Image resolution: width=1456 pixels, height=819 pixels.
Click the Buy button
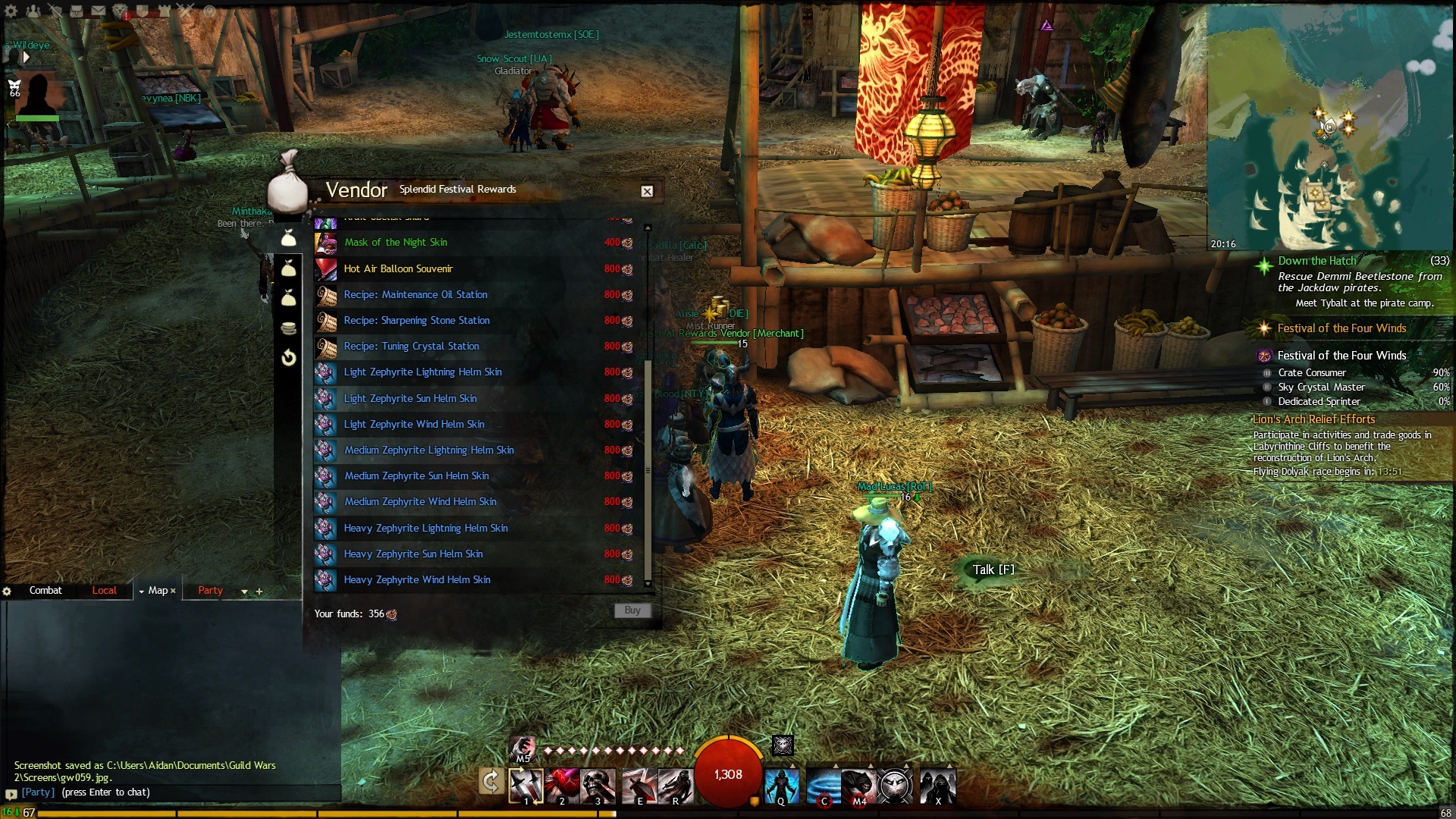pos(632,610)
